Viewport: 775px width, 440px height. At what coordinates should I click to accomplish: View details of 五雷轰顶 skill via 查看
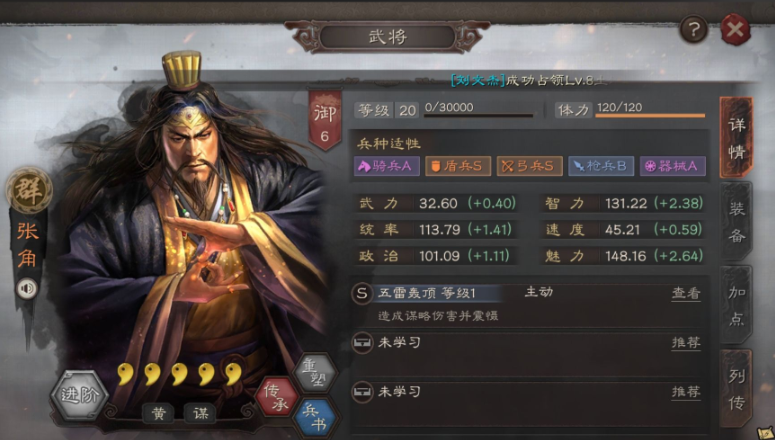coord(685,294)
